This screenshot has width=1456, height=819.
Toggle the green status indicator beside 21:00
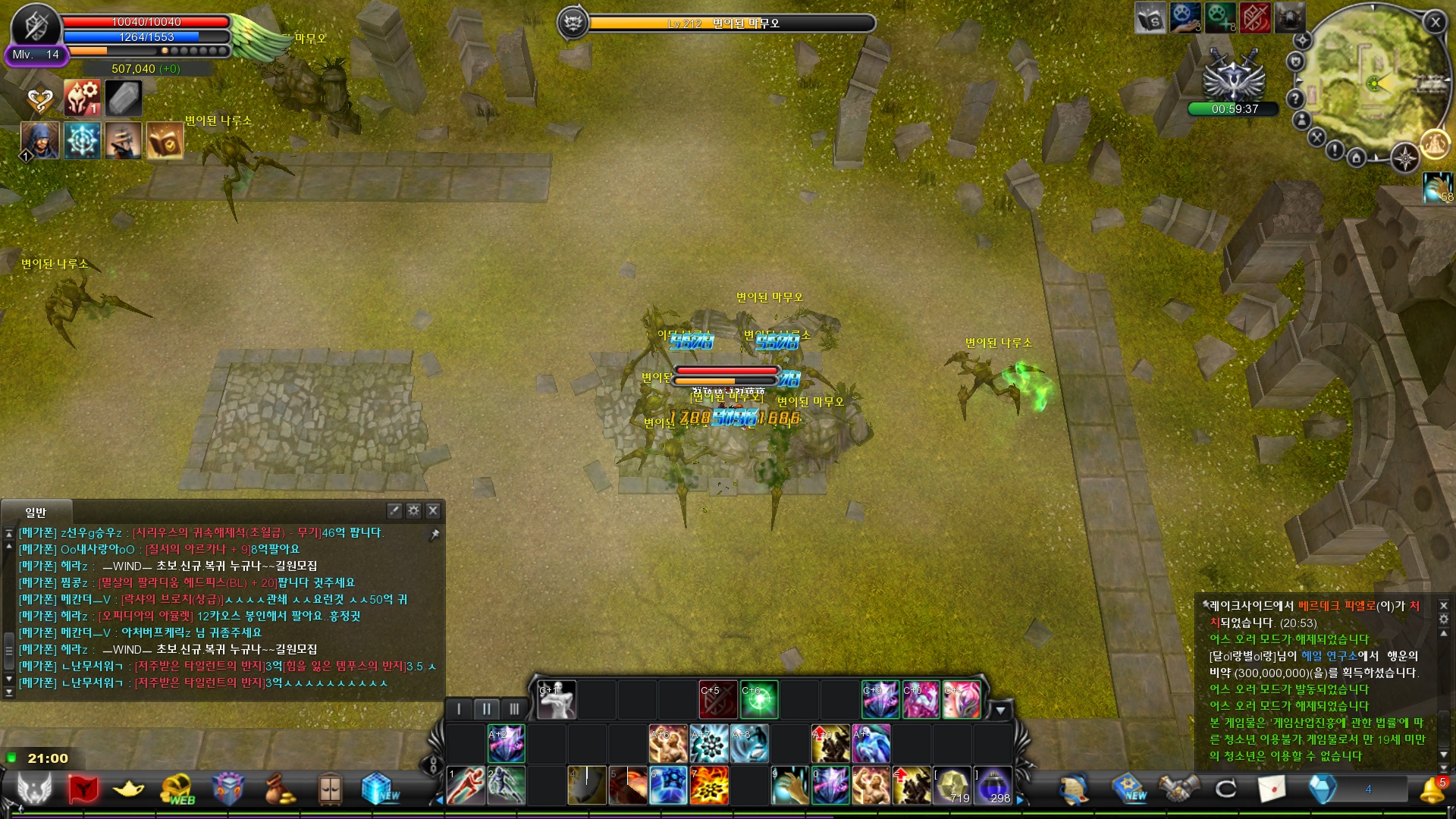(10, 758)
